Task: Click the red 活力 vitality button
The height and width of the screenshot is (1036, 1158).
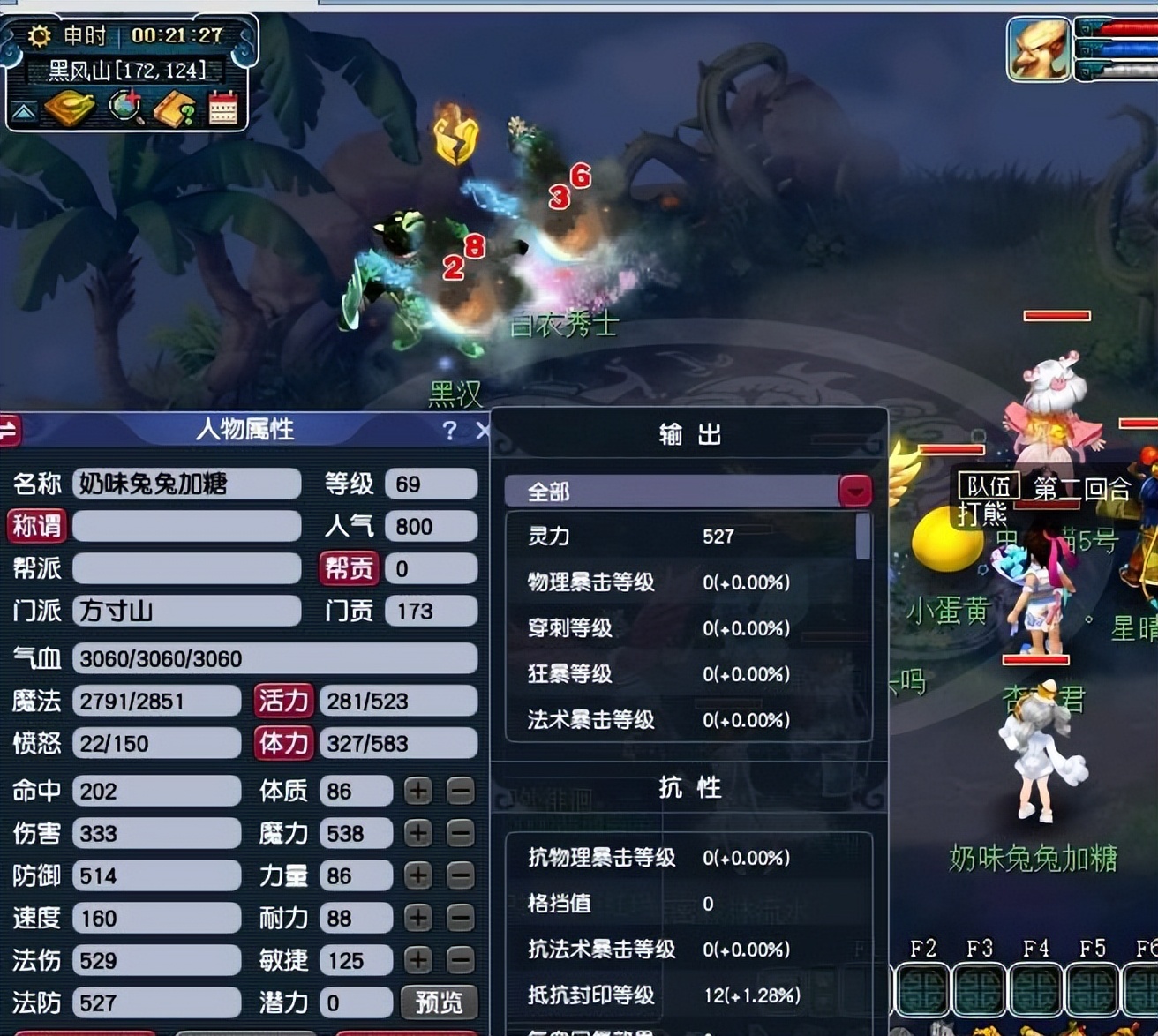Action: (283, 701)
